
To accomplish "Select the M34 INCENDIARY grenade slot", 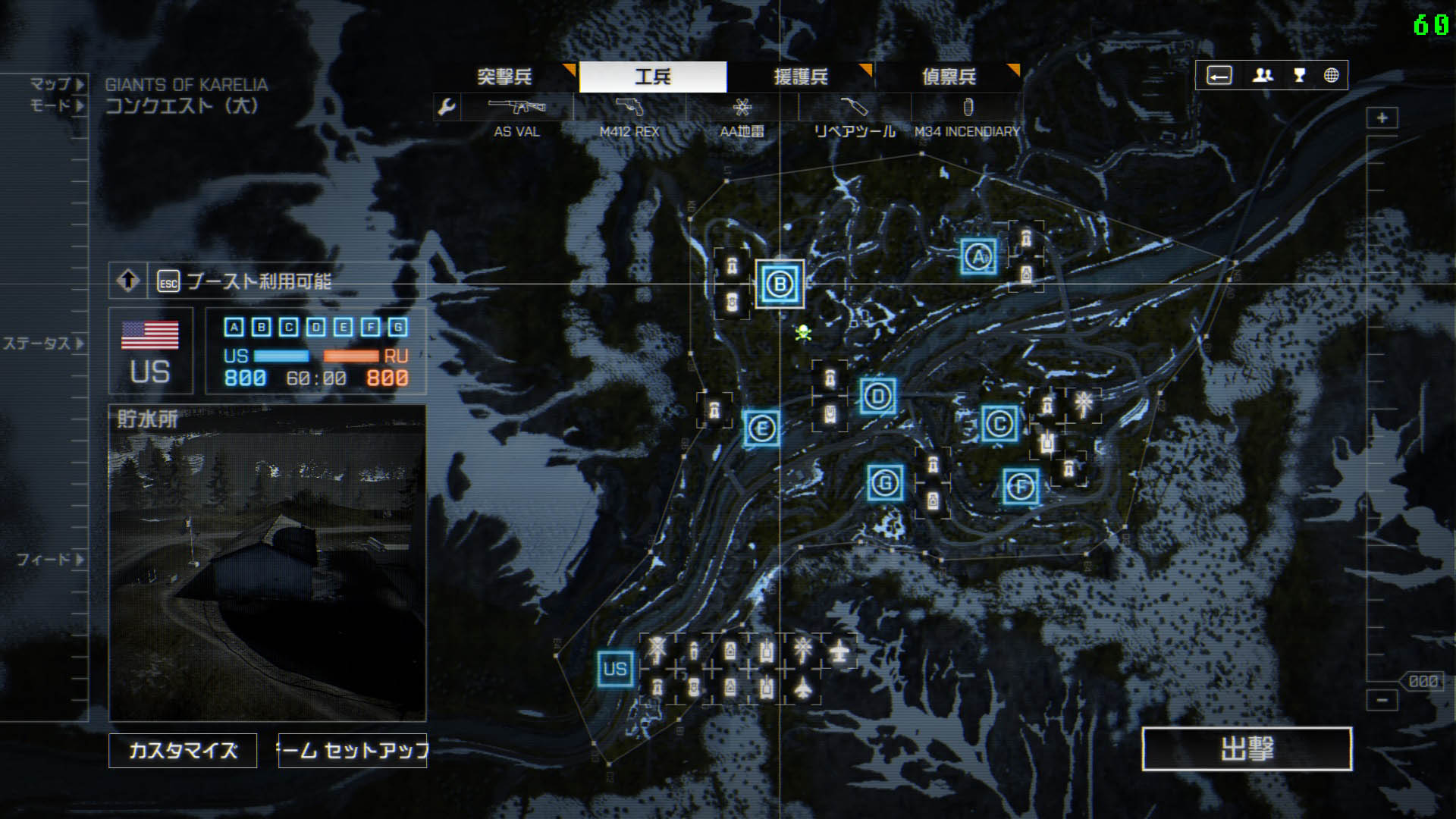I will pyautogui.click(x=968, y=108).
